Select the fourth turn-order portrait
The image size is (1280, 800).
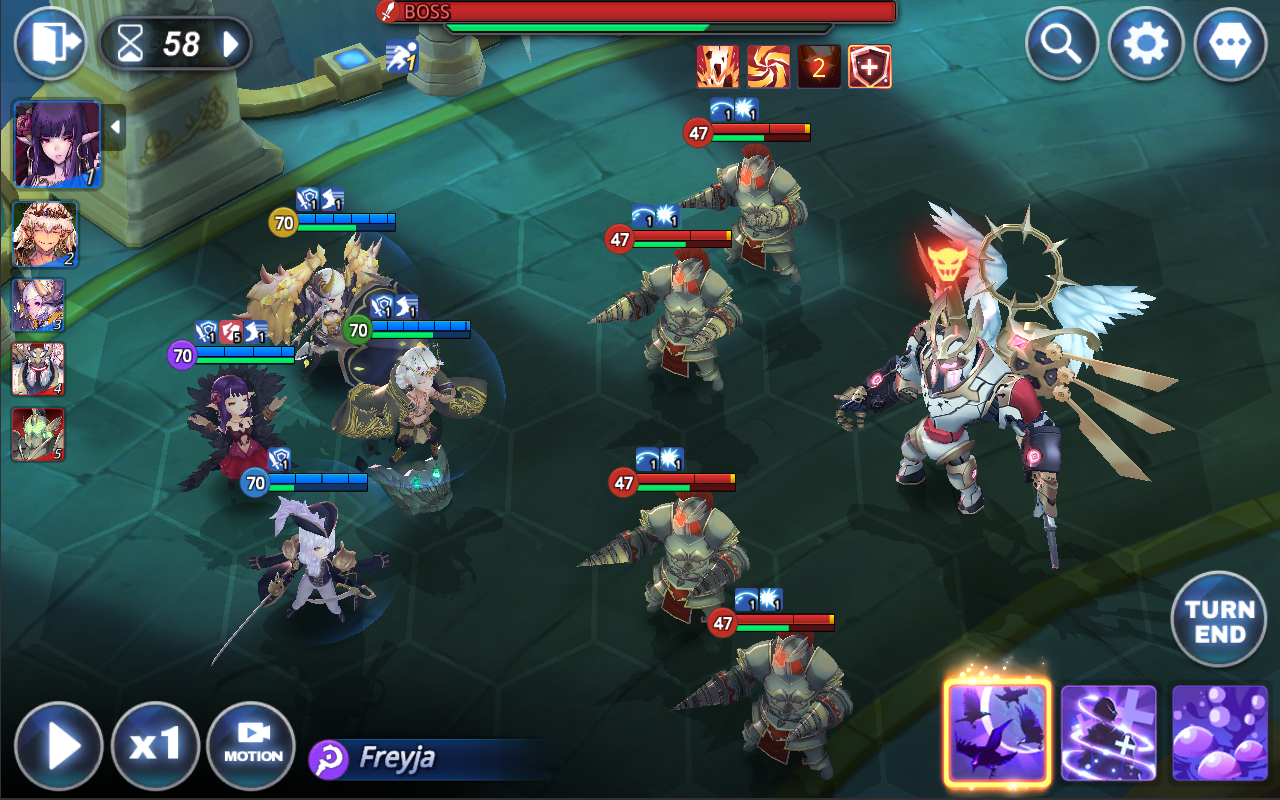click(38, 369)
